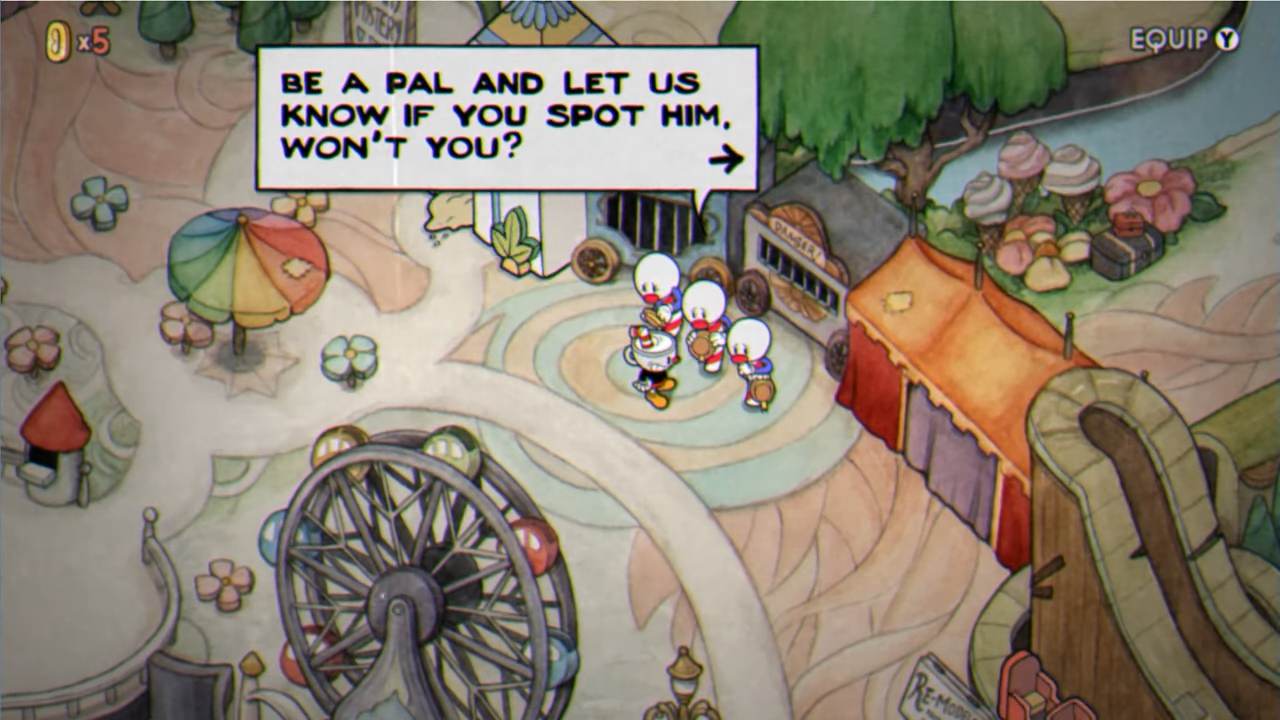Expand the RE-MODEL sign near the coaster

click(944, 688)
